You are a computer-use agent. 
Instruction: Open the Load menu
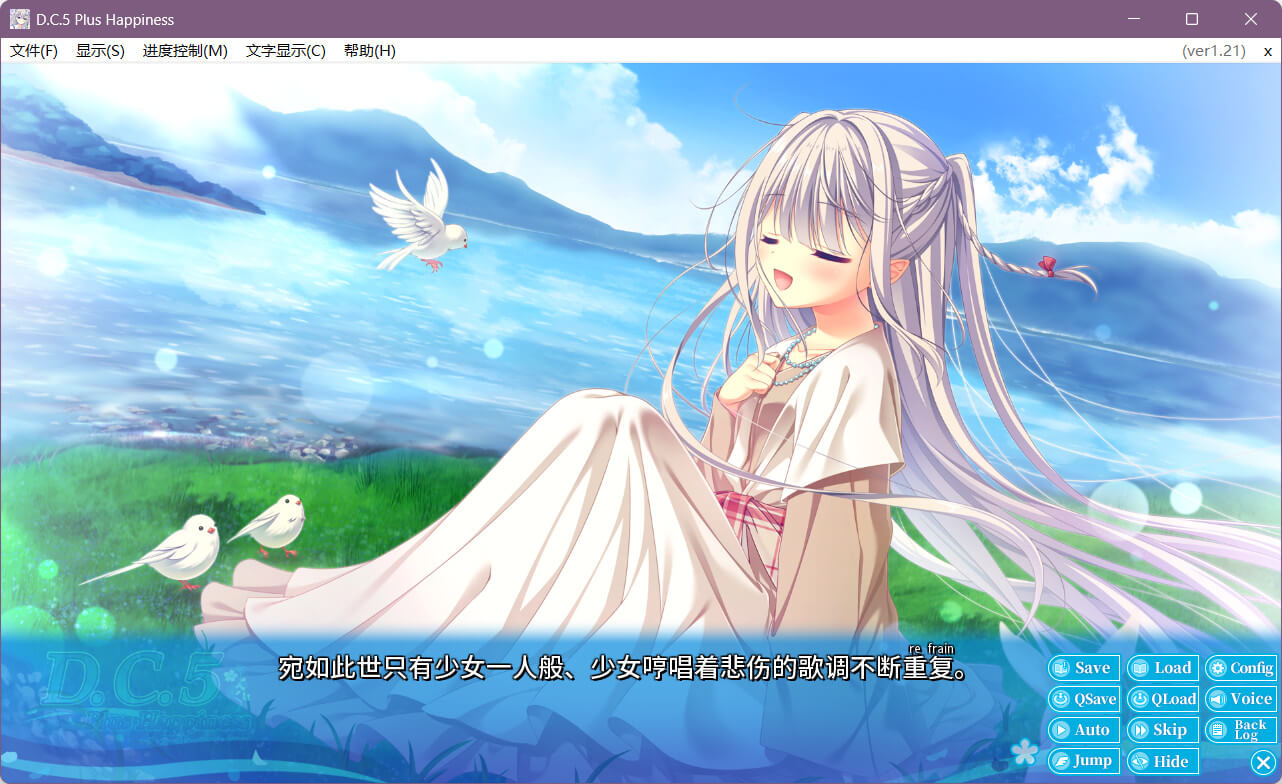point(1162,668)
